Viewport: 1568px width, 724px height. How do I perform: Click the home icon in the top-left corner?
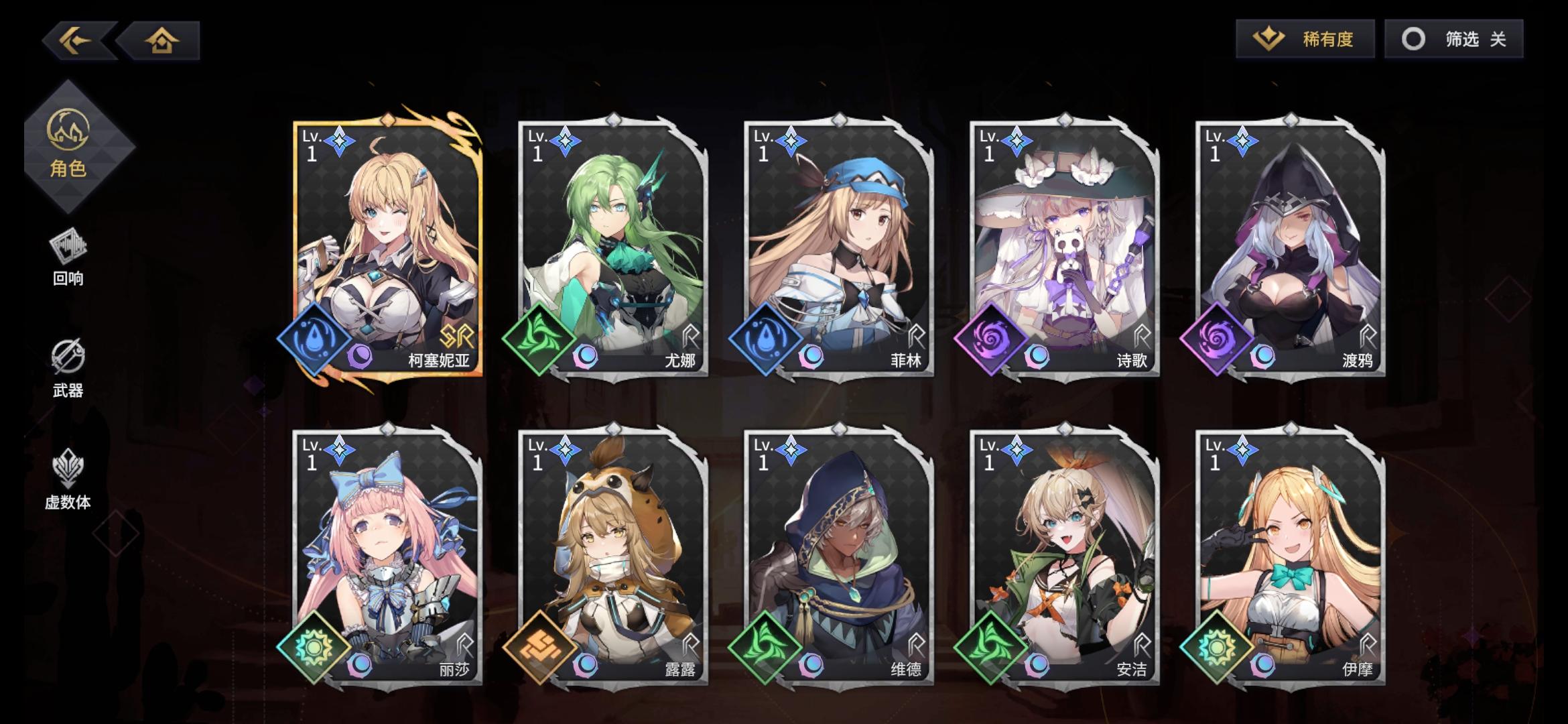161,42
